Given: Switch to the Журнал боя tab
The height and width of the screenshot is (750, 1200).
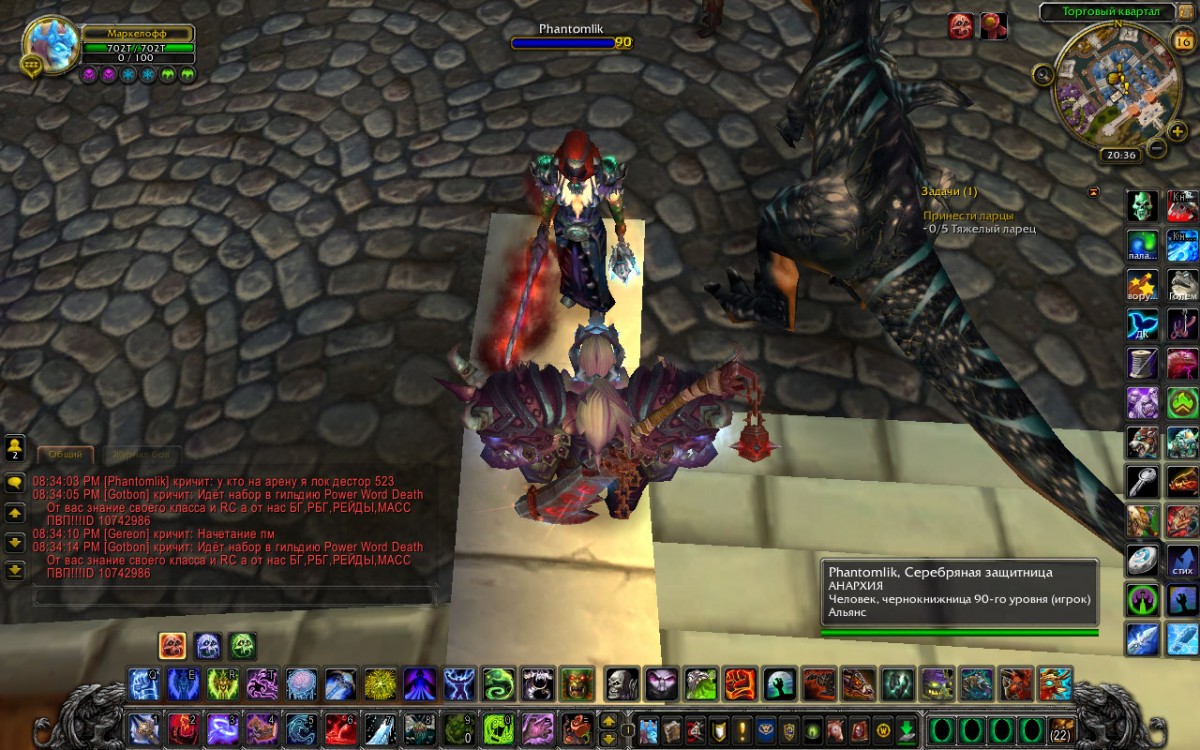Looking at the screenshot, I should coord(141,454).
